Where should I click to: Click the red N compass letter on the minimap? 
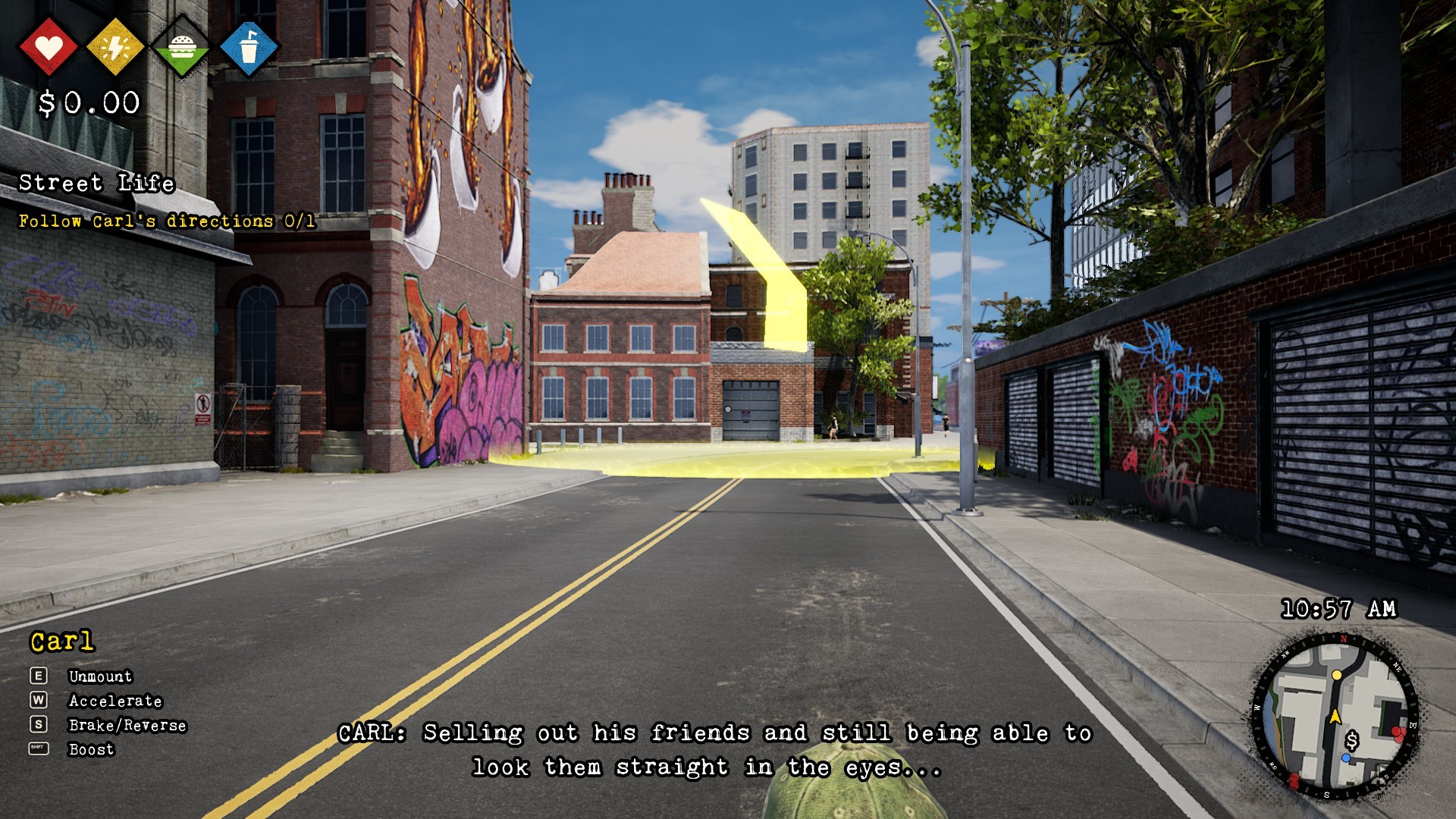point(1344,639)
